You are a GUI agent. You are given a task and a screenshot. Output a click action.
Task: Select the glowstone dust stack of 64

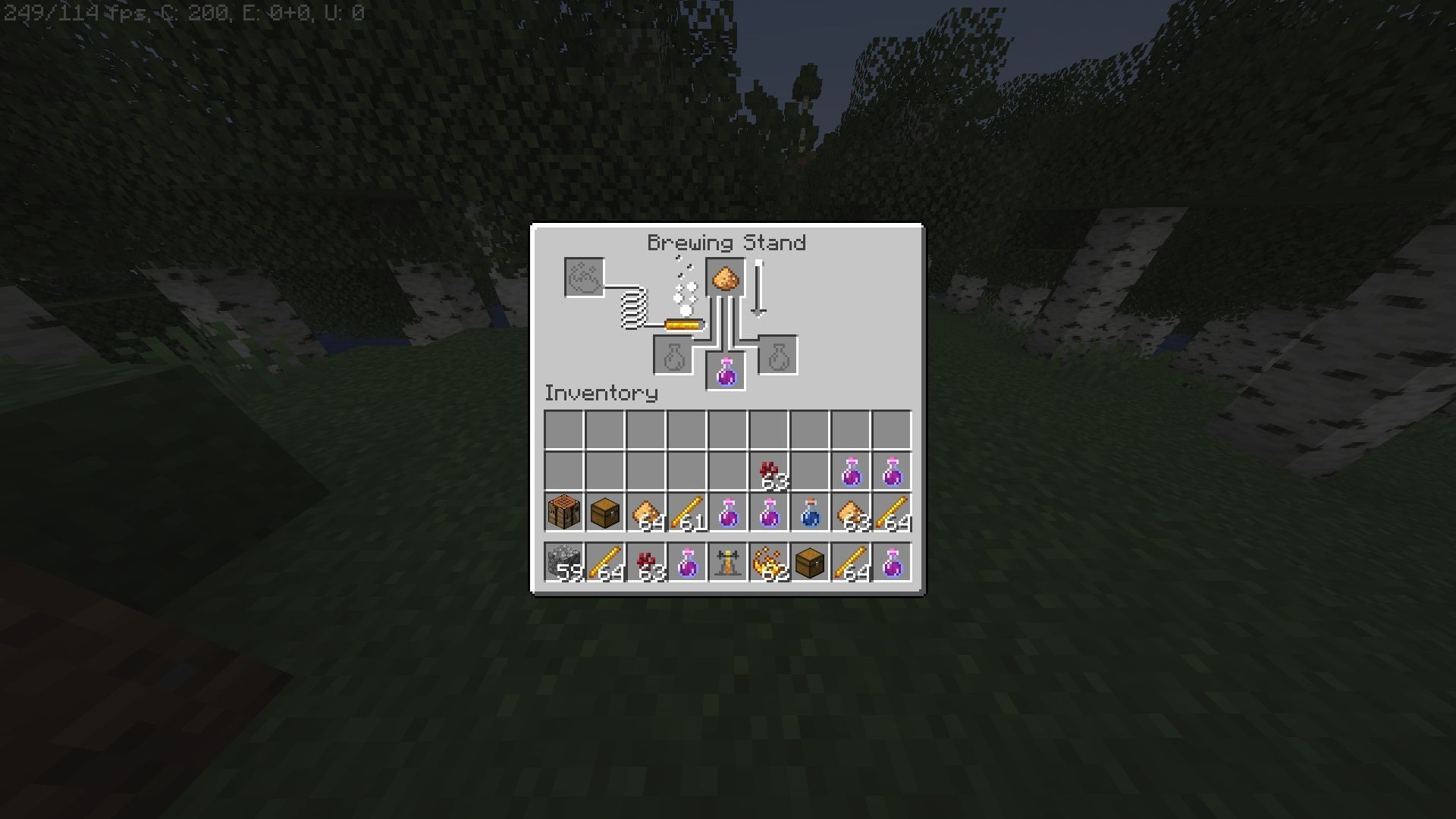tap(644, 512)
